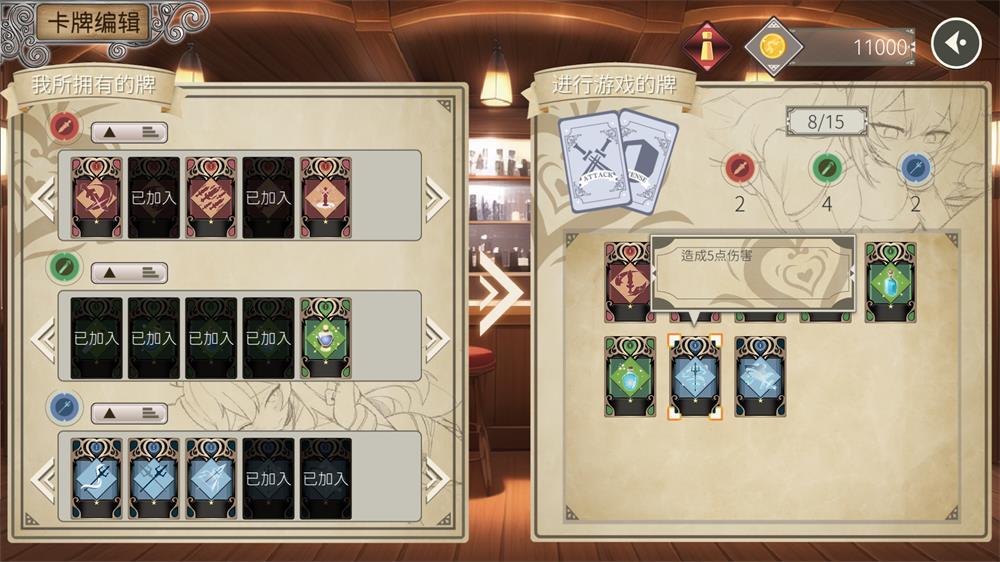Pick the blue arrow owned card
The width and height of the screenshot is (1000, 562).
tap(211, 477)
